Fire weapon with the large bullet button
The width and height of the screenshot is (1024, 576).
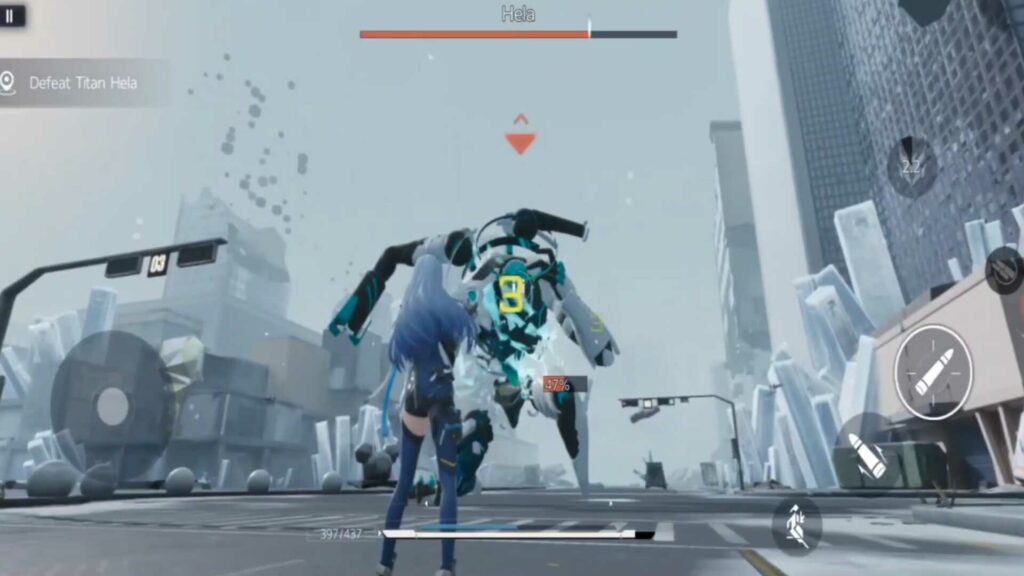coord(933,372)
